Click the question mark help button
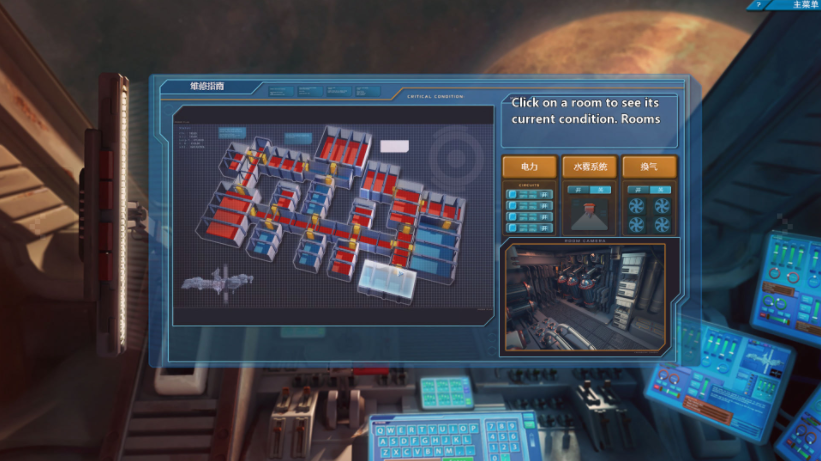 coord(759,5)
